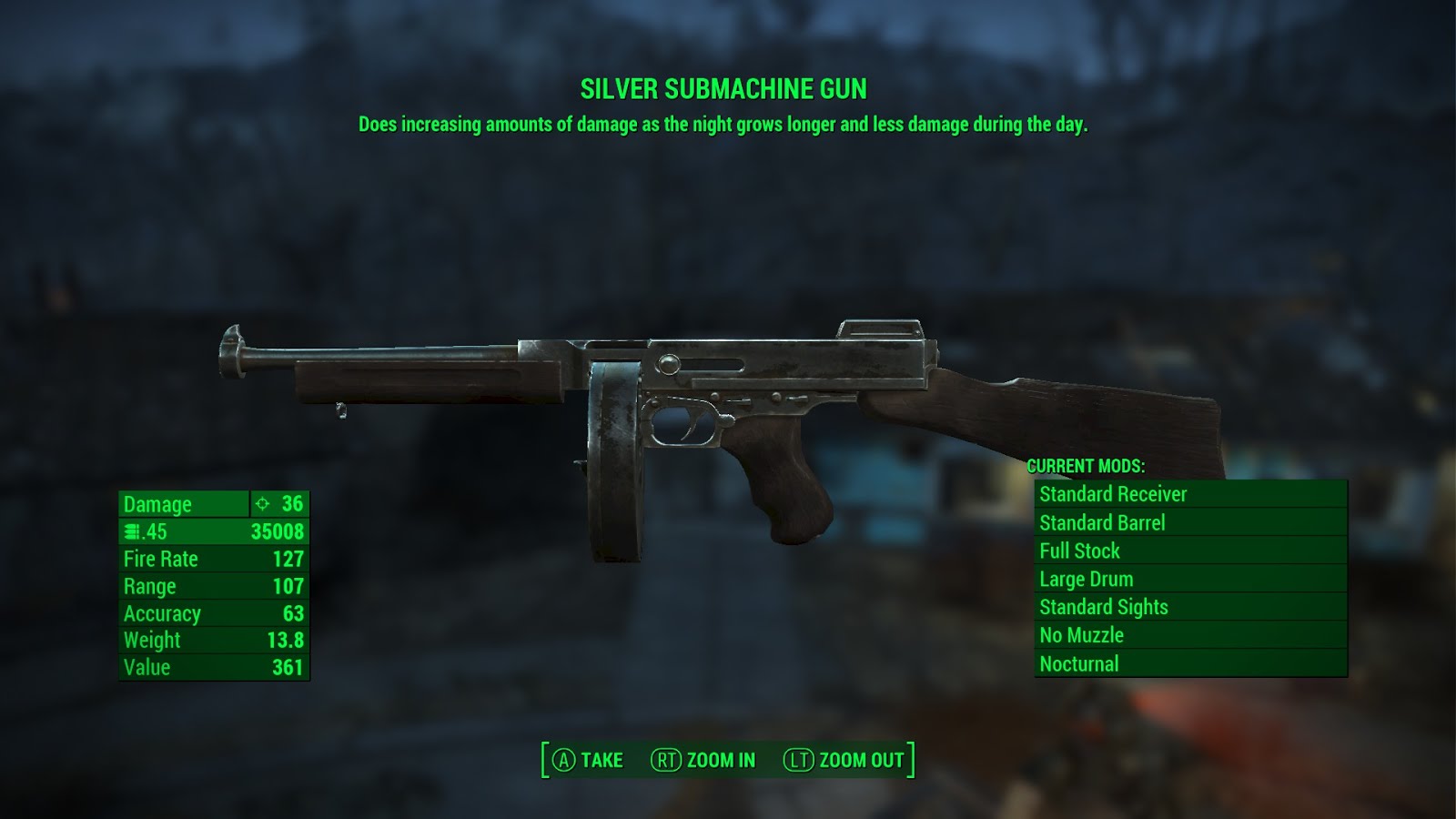Viewport: 1456px width, 819px height.
Task: Click the highlighted .45 ammo stat row
Action: click(x=214, y=531)
